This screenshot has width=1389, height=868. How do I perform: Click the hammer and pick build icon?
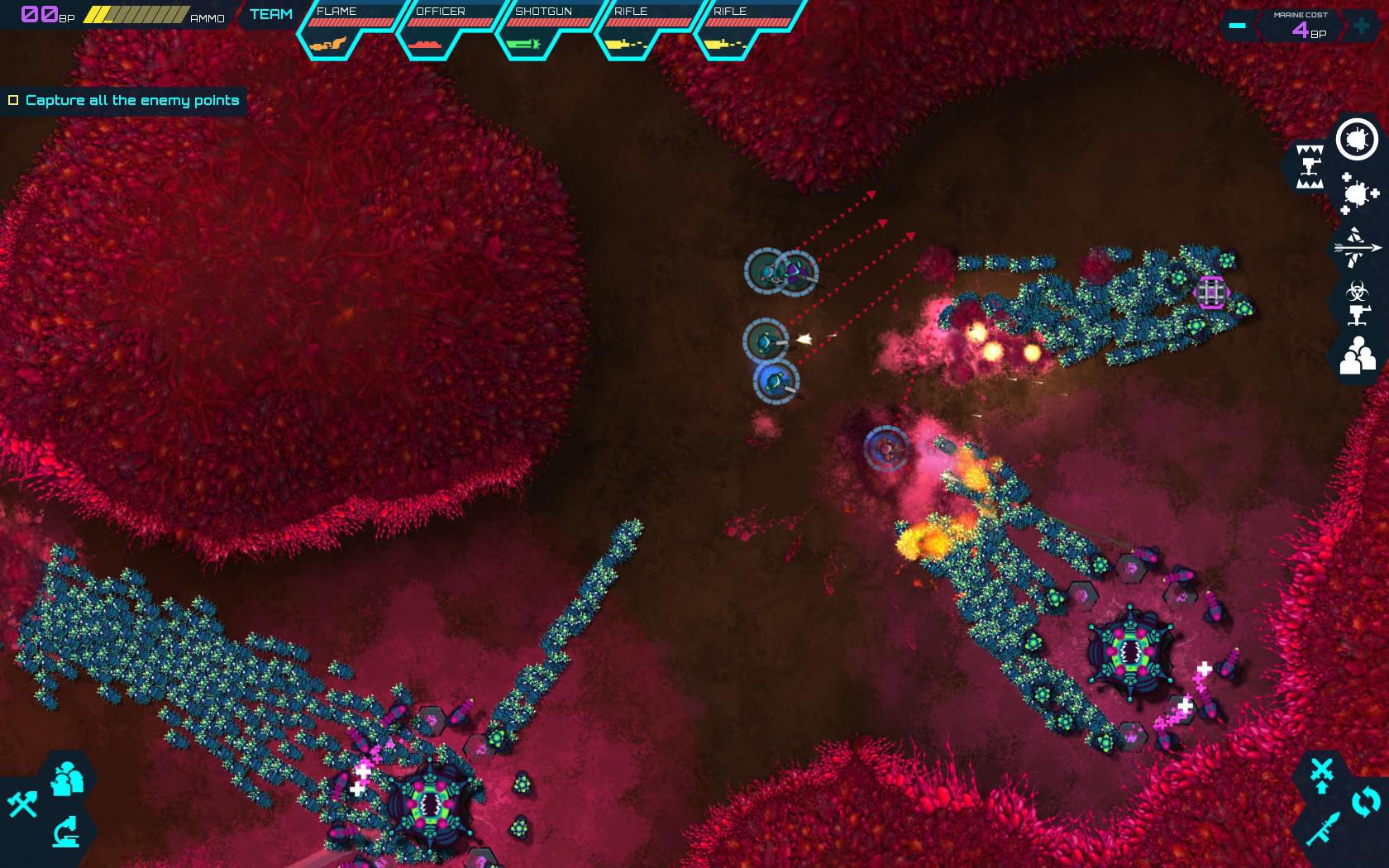click(22, 804)
